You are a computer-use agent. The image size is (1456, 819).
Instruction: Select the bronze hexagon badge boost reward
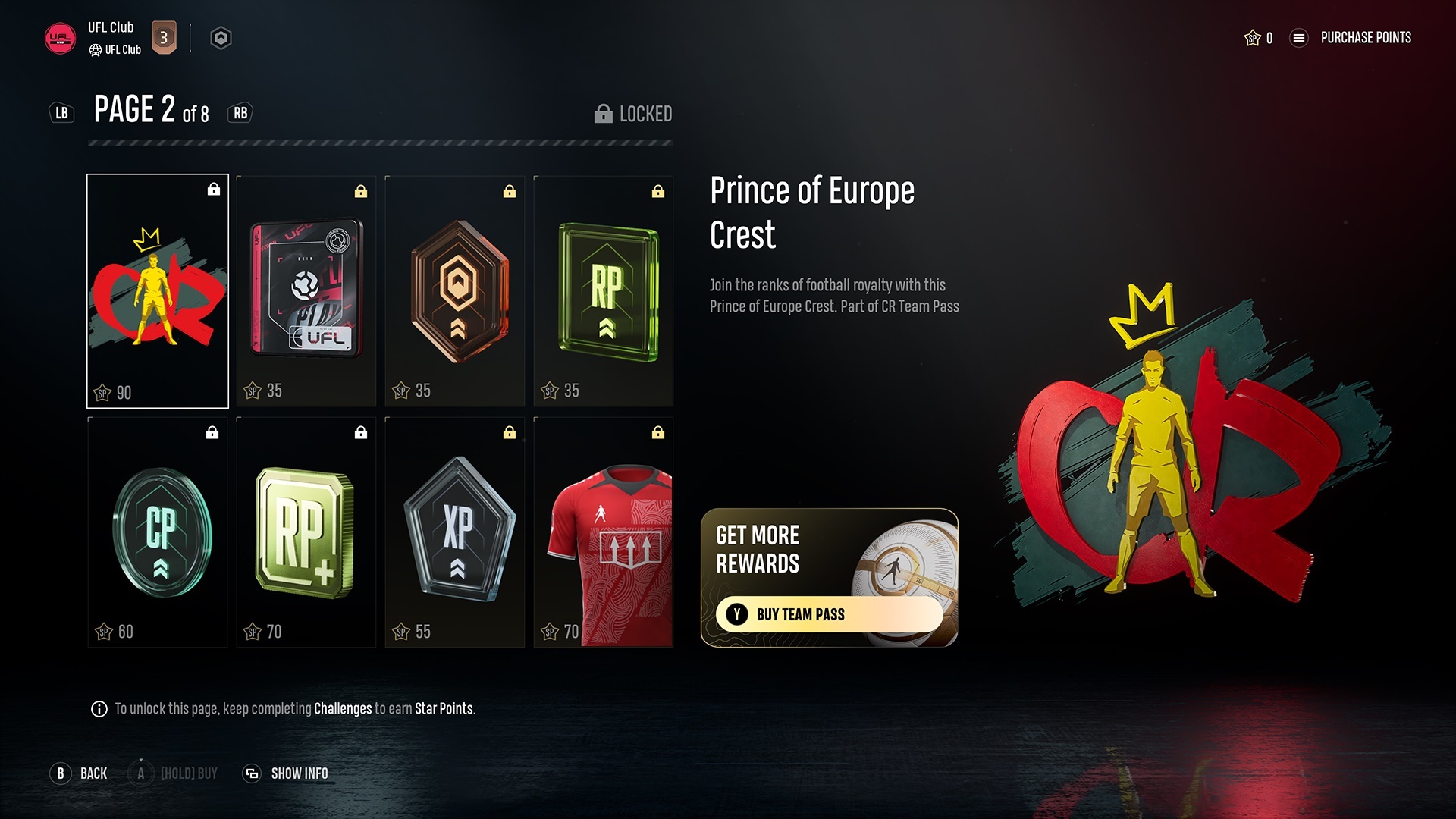[455, 291]
